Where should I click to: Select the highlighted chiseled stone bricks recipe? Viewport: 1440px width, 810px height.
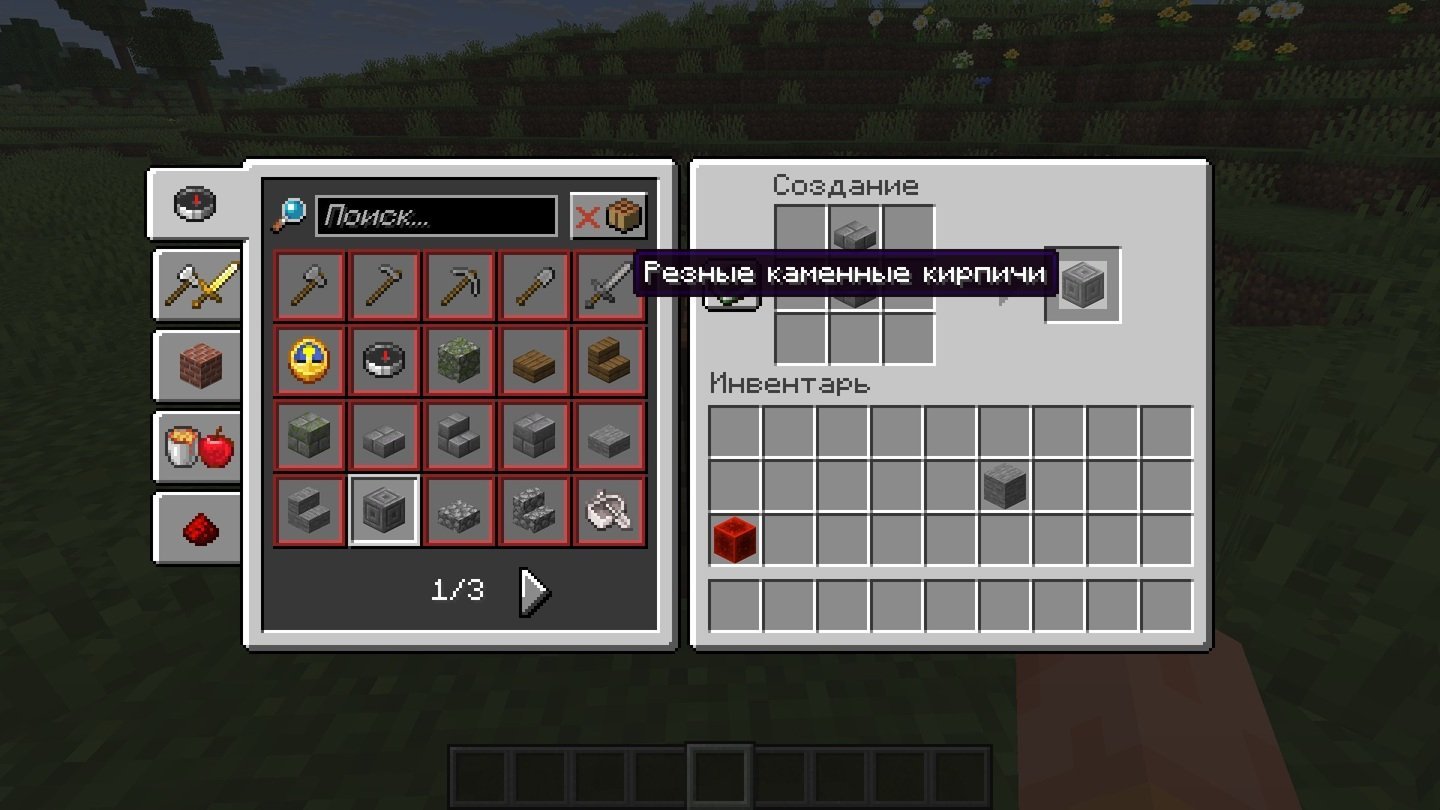(385, 511)
